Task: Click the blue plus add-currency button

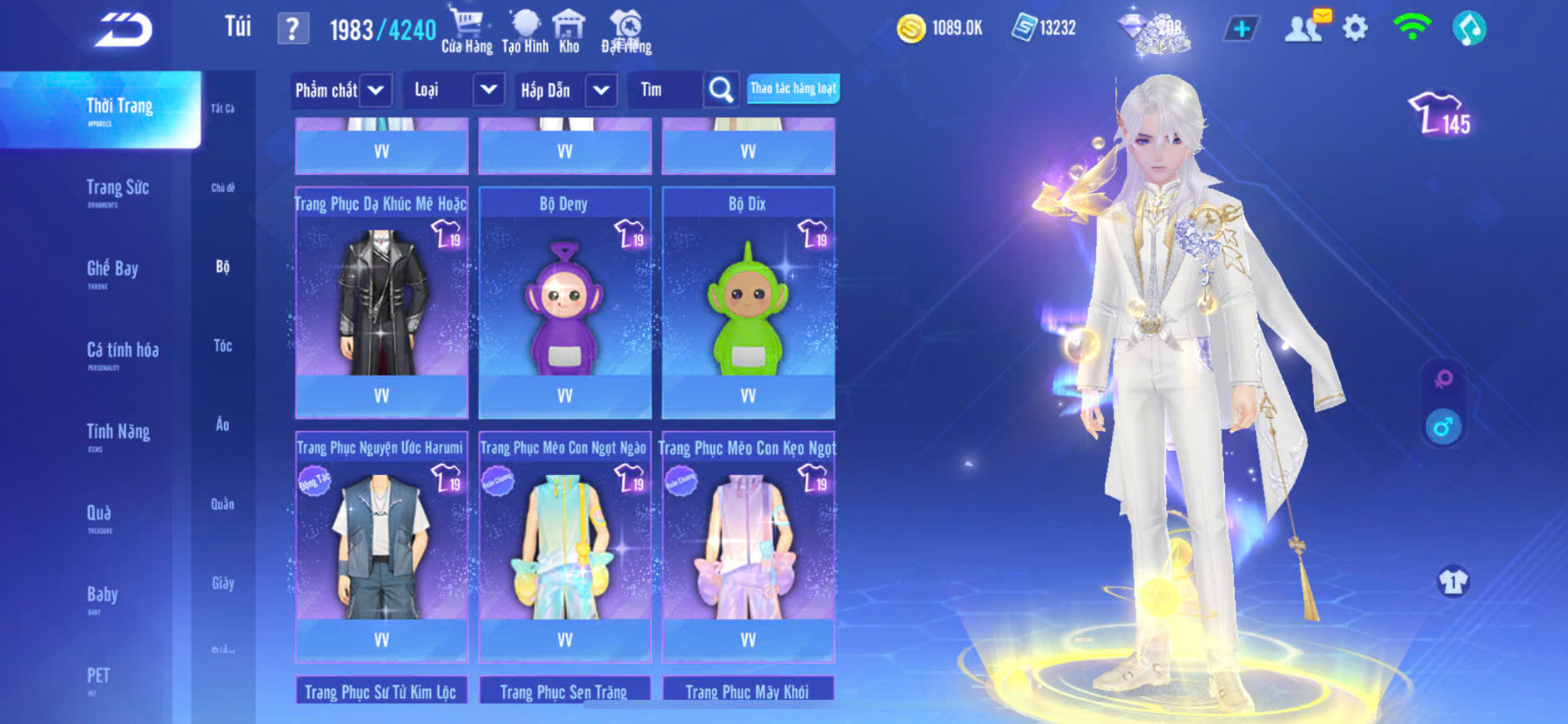Action: click(1241, 29)
